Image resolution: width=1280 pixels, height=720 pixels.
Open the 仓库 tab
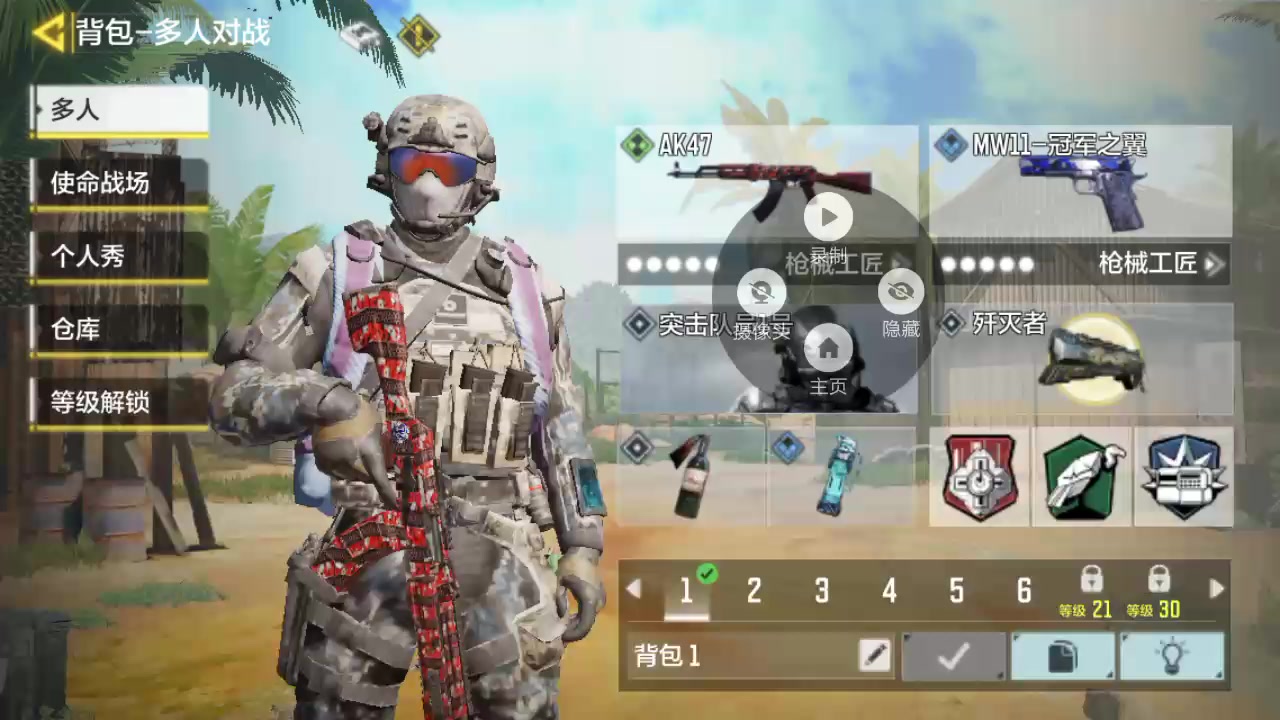click(120, 329)
